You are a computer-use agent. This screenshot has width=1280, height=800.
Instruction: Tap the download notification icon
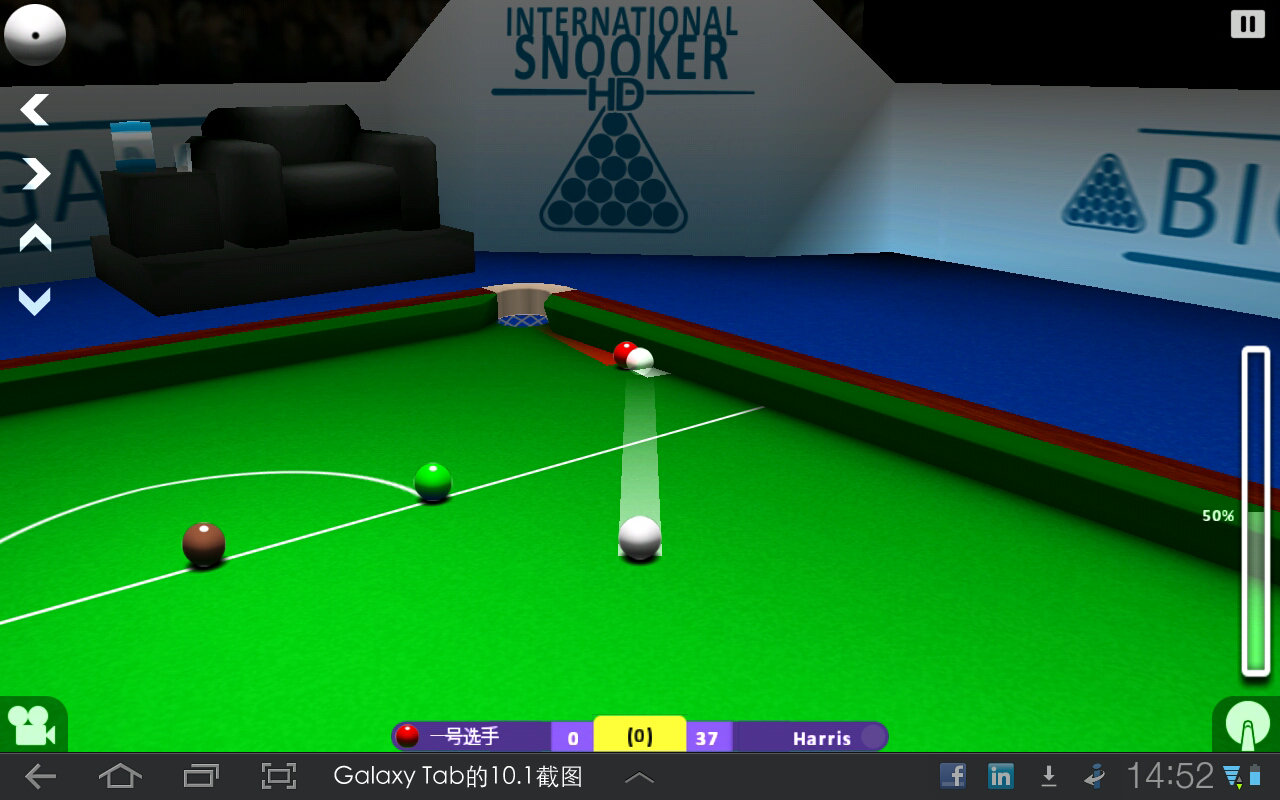tap(1048, 774)
